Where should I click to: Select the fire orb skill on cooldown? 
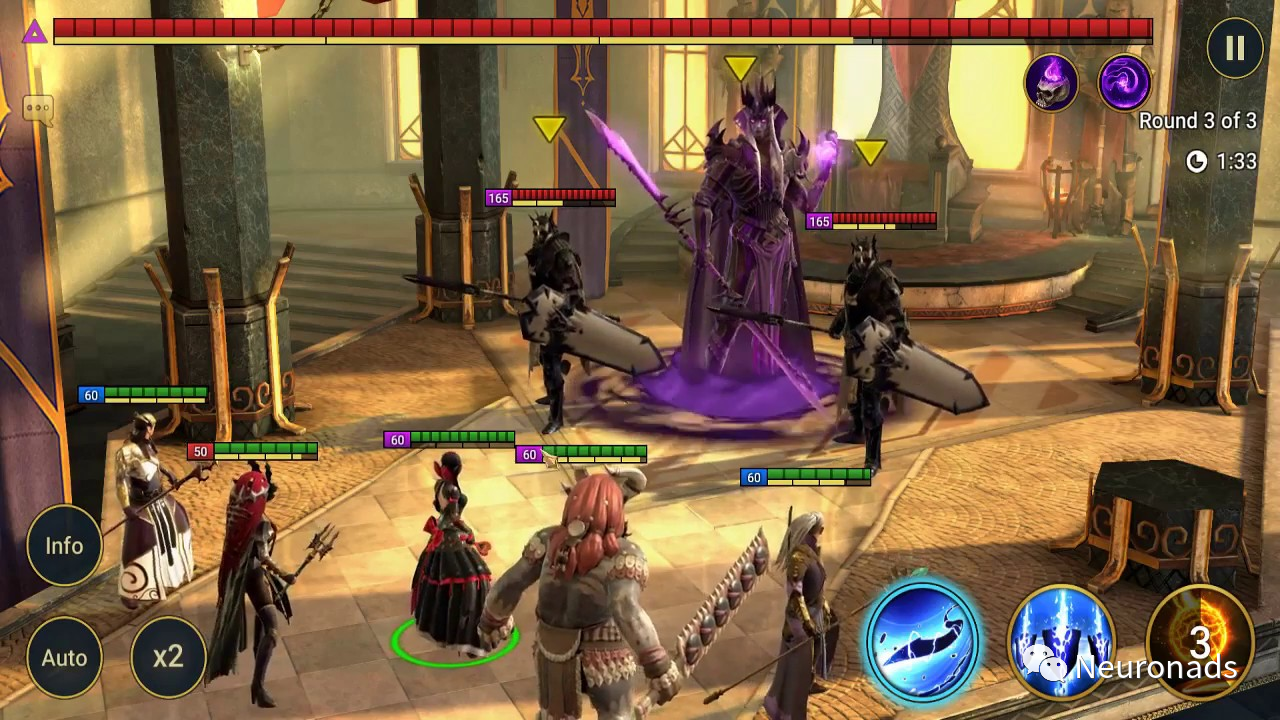pos(1199,639)
